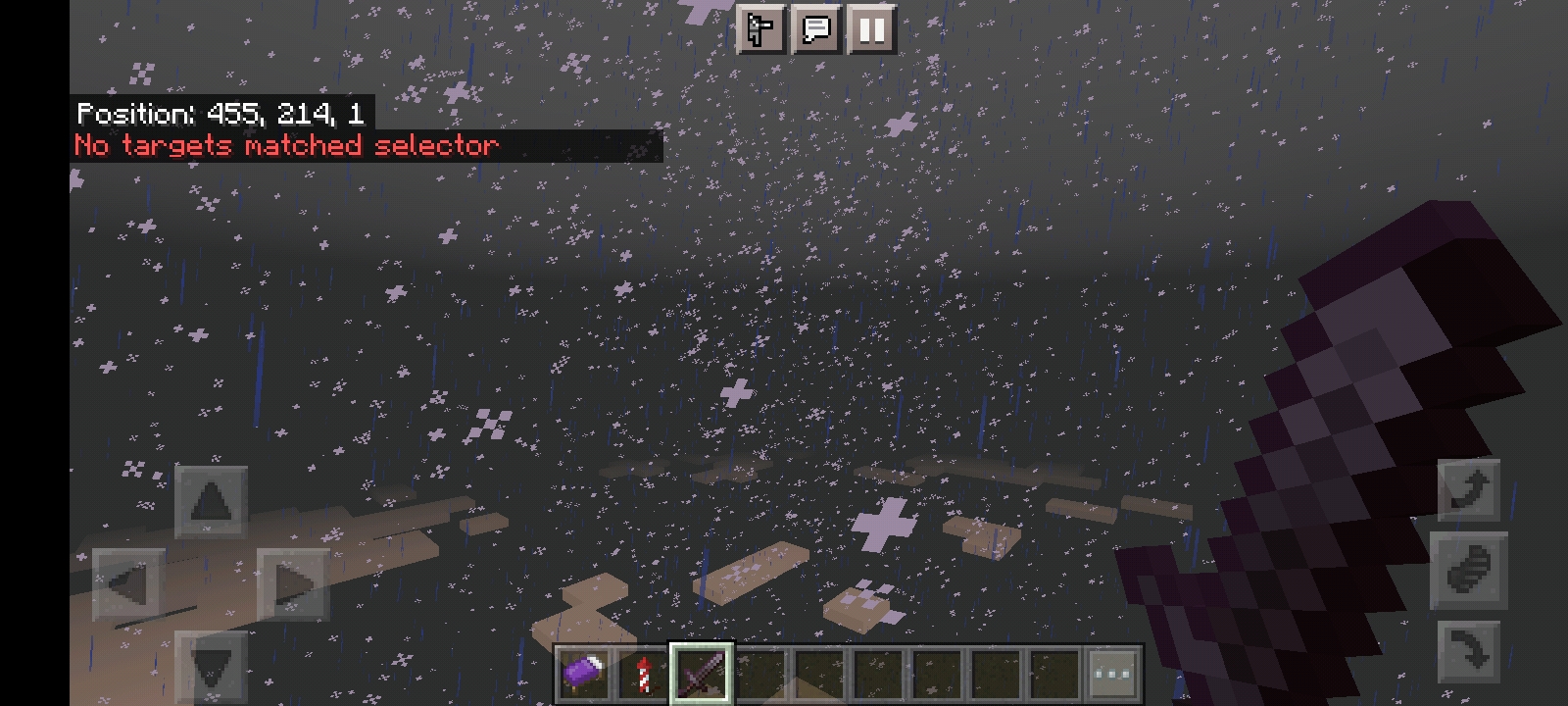Select the firework rocket hotbar slot
Image resolution: width=1568 pixels, height=706 pixels.
coord(643,674)
